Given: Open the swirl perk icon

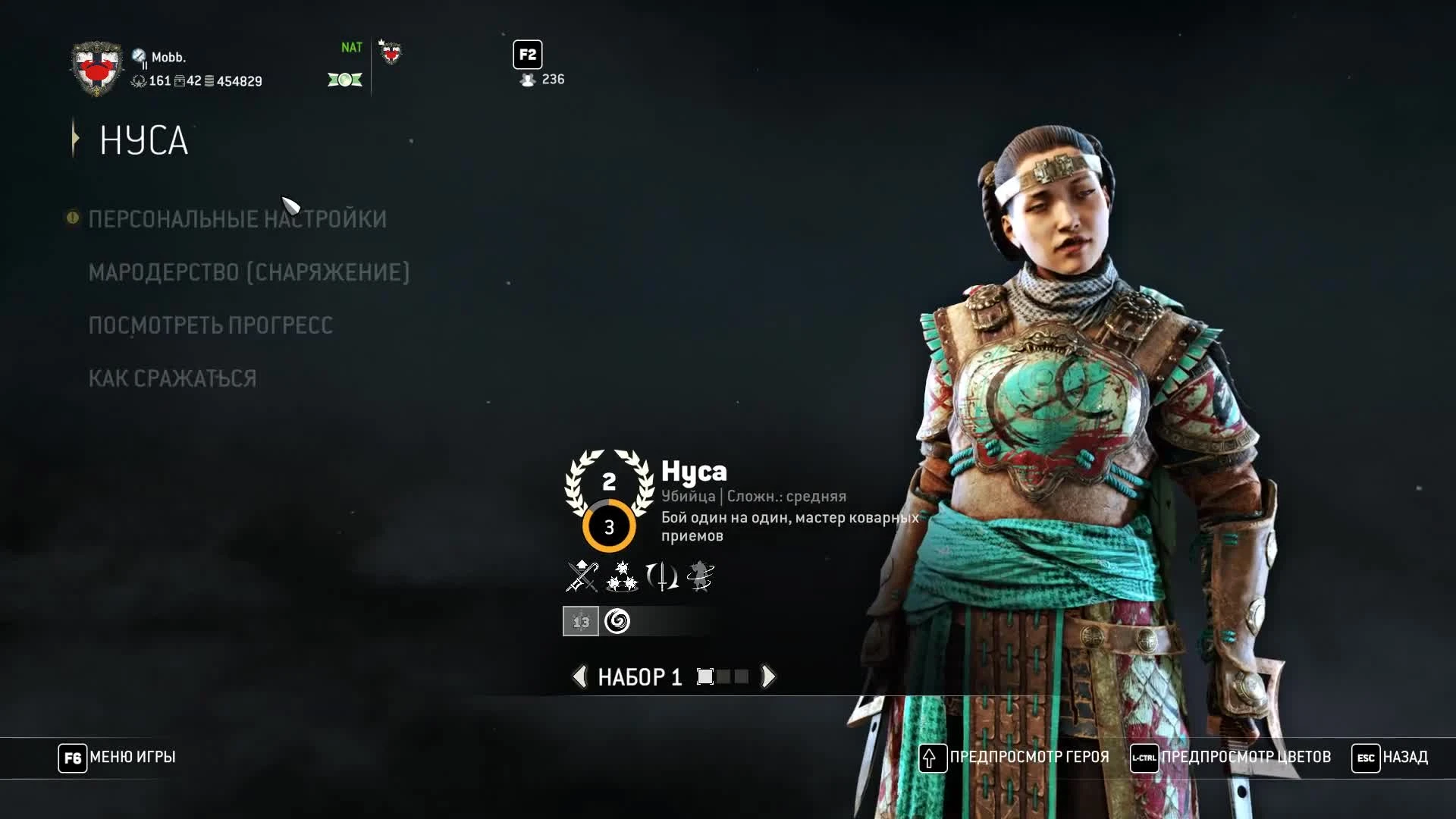Looking at the screenshot, I should point(618,622).
